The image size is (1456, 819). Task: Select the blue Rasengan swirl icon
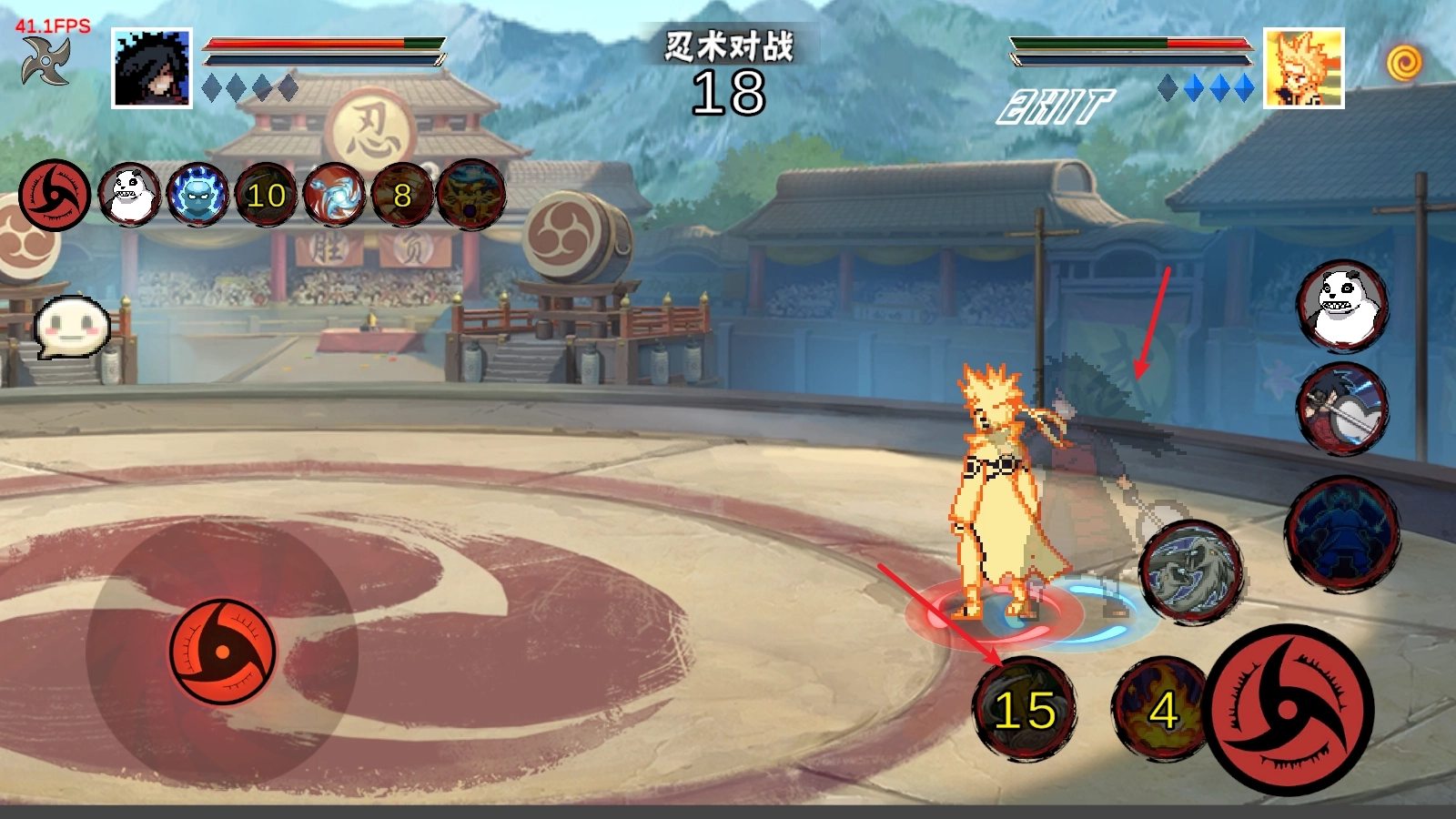click(x=334, y=195)
